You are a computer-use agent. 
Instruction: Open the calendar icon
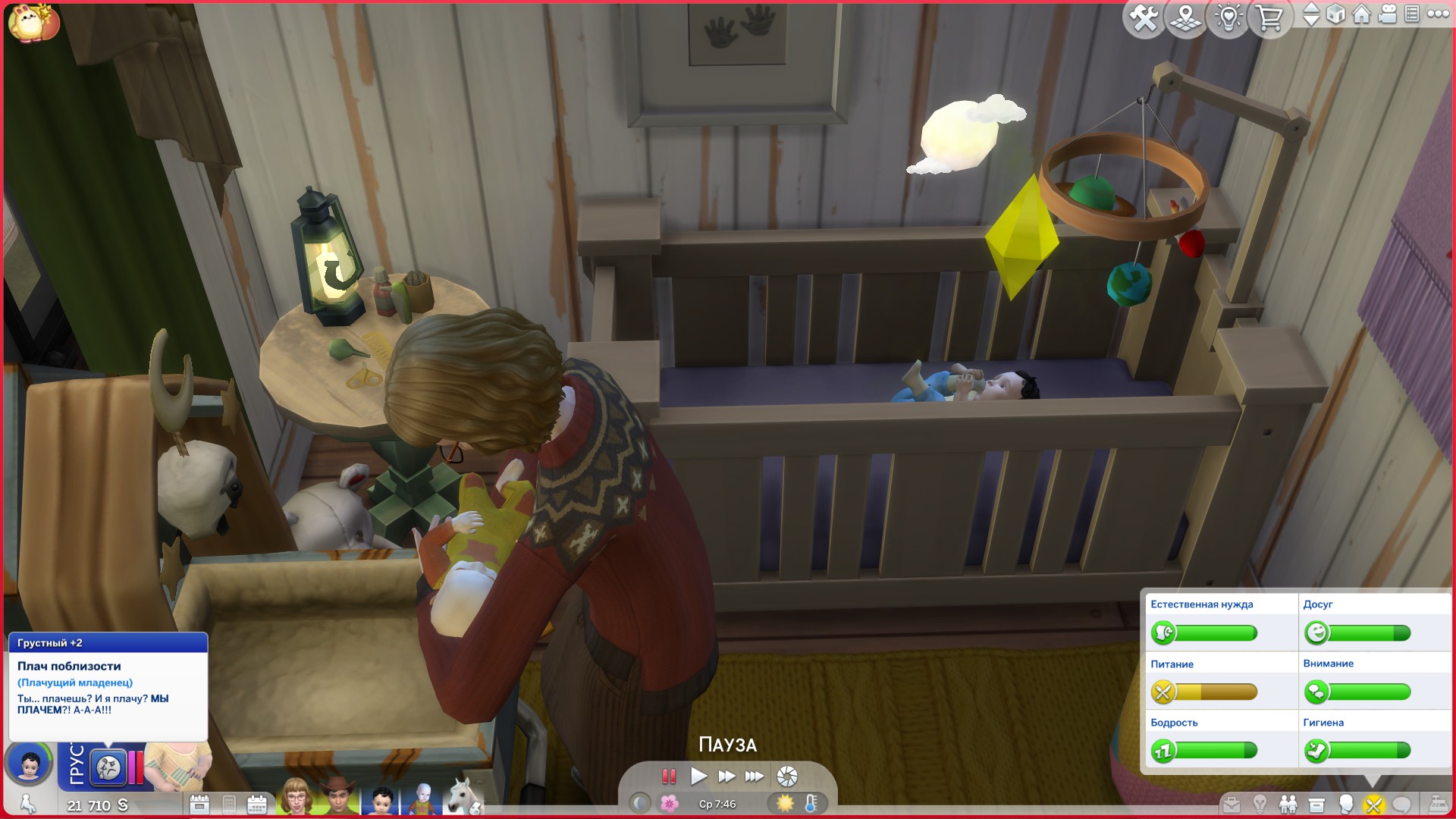[257, 804]
